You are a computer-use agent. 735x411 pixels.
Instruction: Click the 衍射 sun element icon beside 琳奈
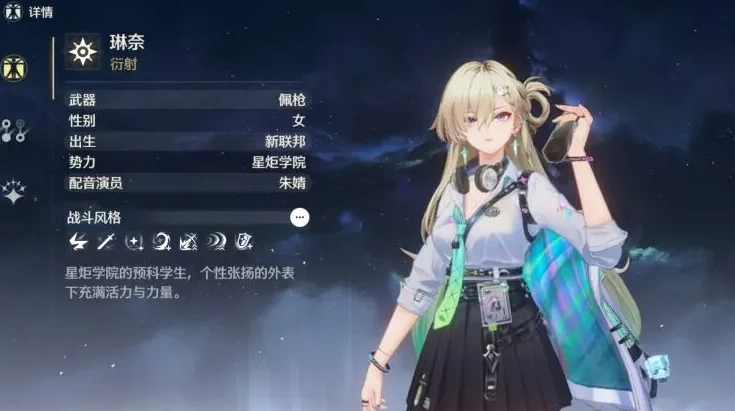click(82, 52)
